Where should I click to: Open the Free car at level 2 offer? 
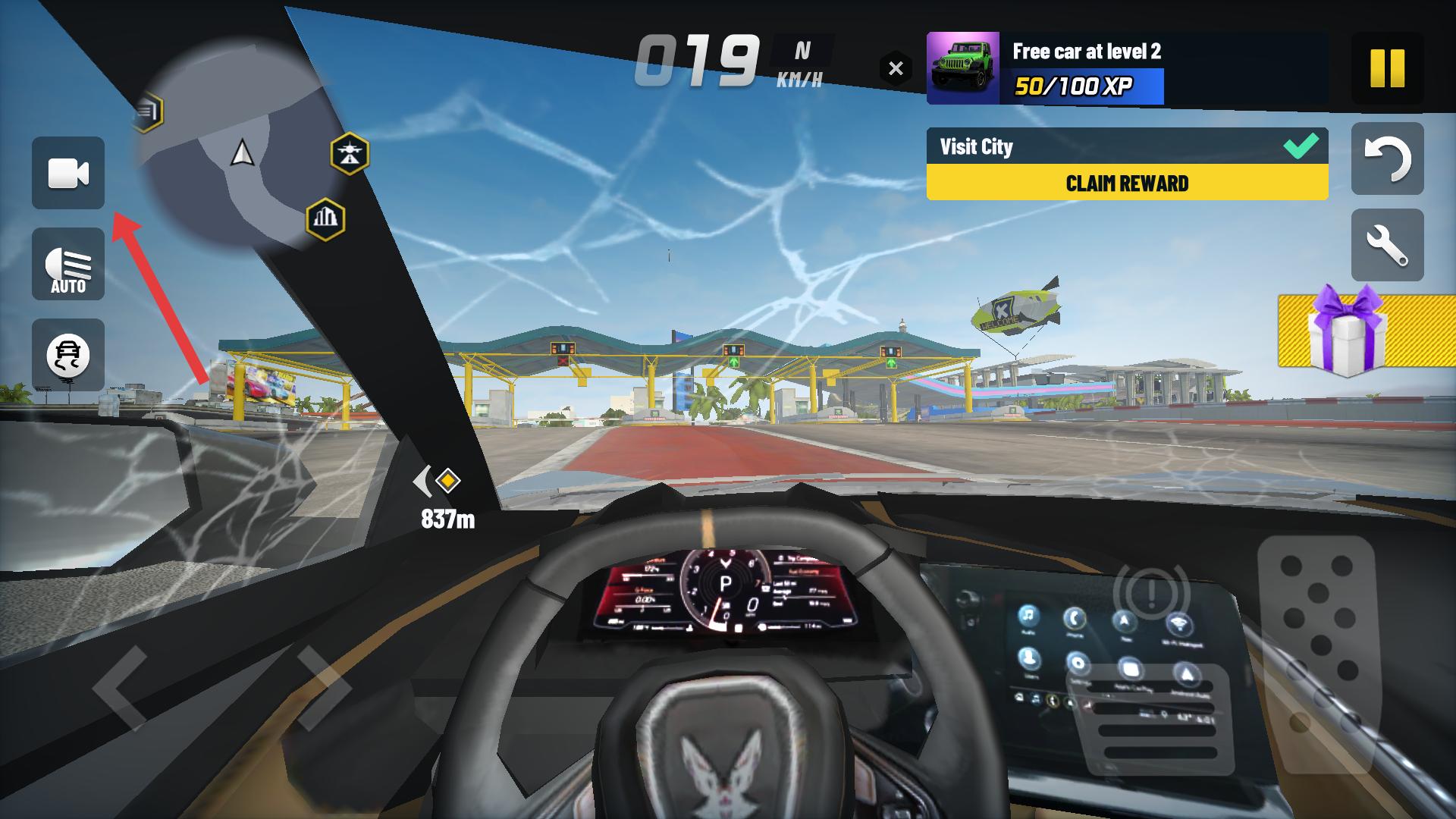click(1084, 68)
